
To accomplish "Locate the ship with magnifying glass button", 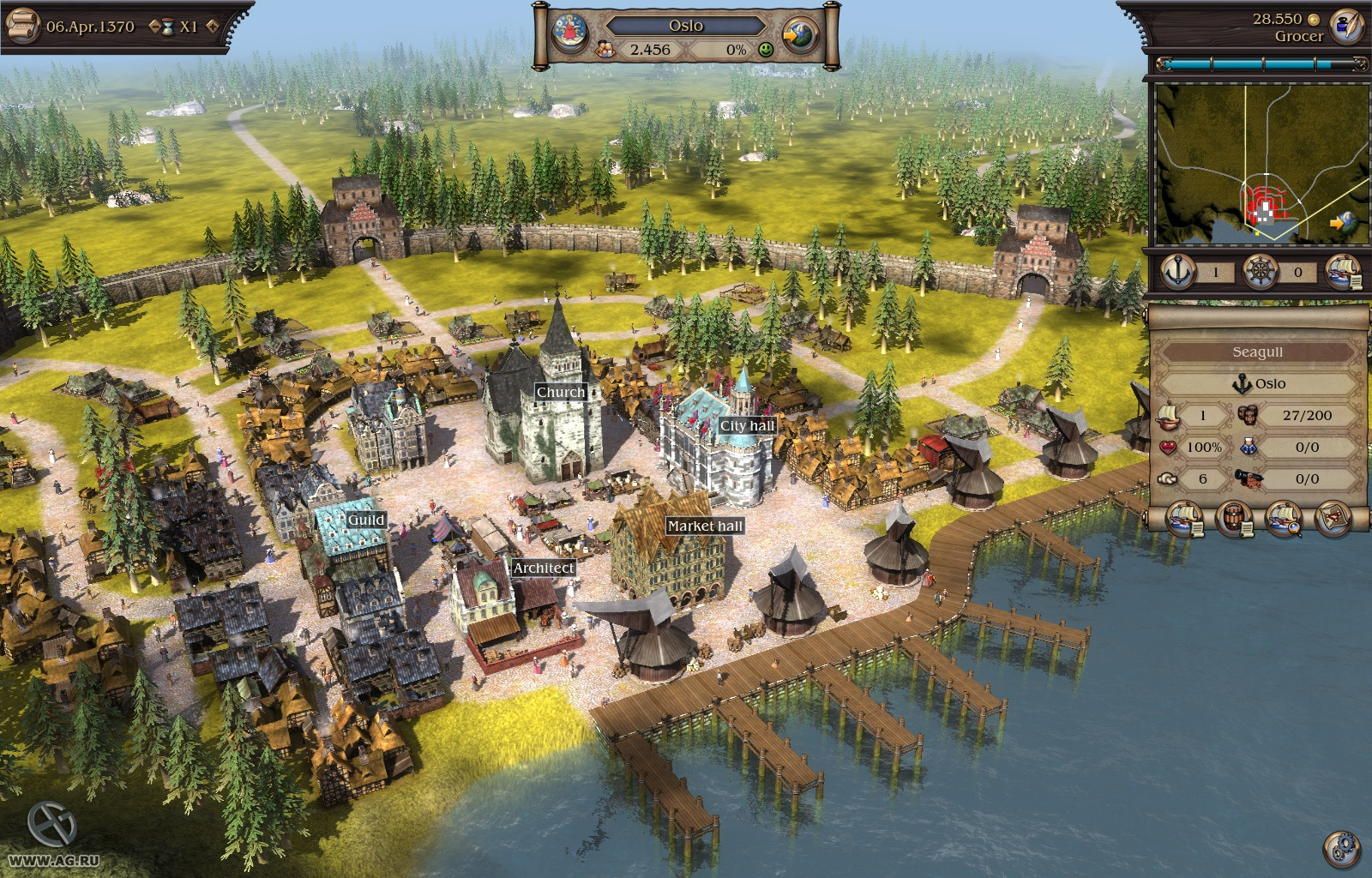I will pos(1284,520).
